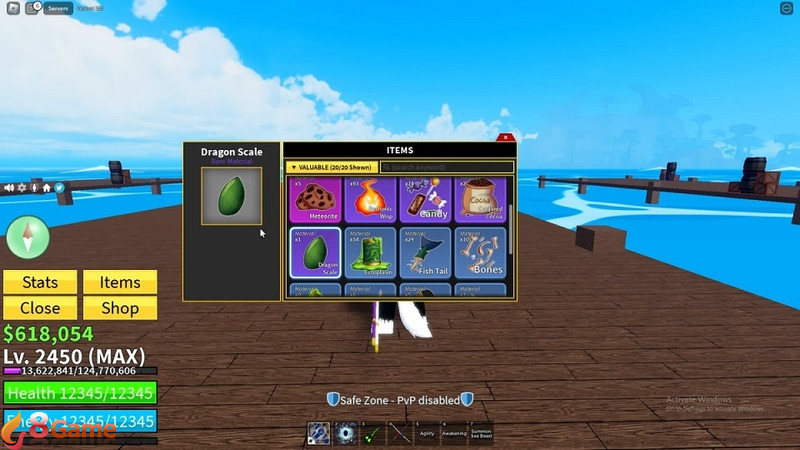Focus the item search keyword field
This screenshot has width=800, height=450.
click(x=448, y=167)
